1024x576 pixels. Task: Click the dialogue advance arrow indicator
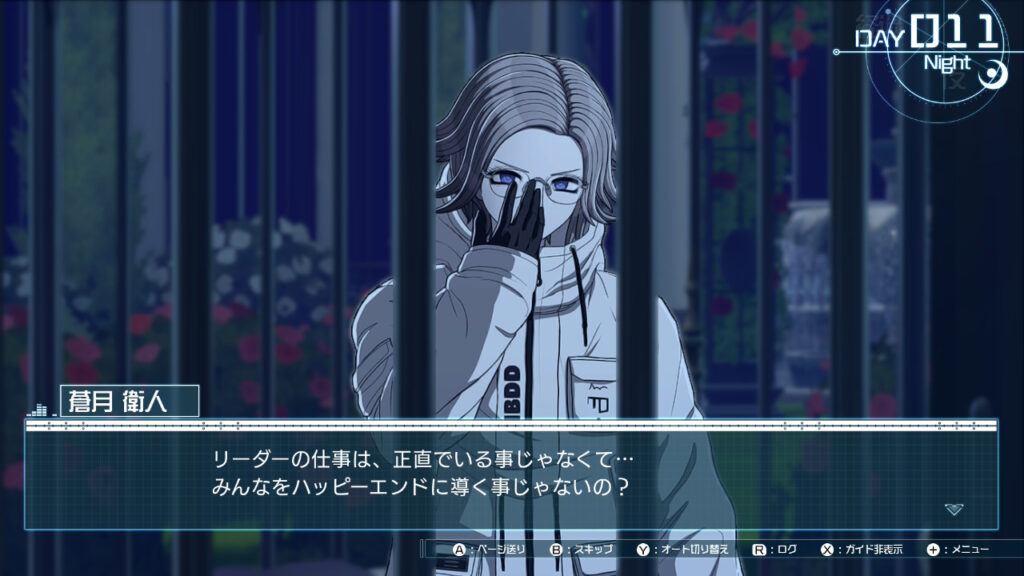pyautogui.click(x=954, y=509)
